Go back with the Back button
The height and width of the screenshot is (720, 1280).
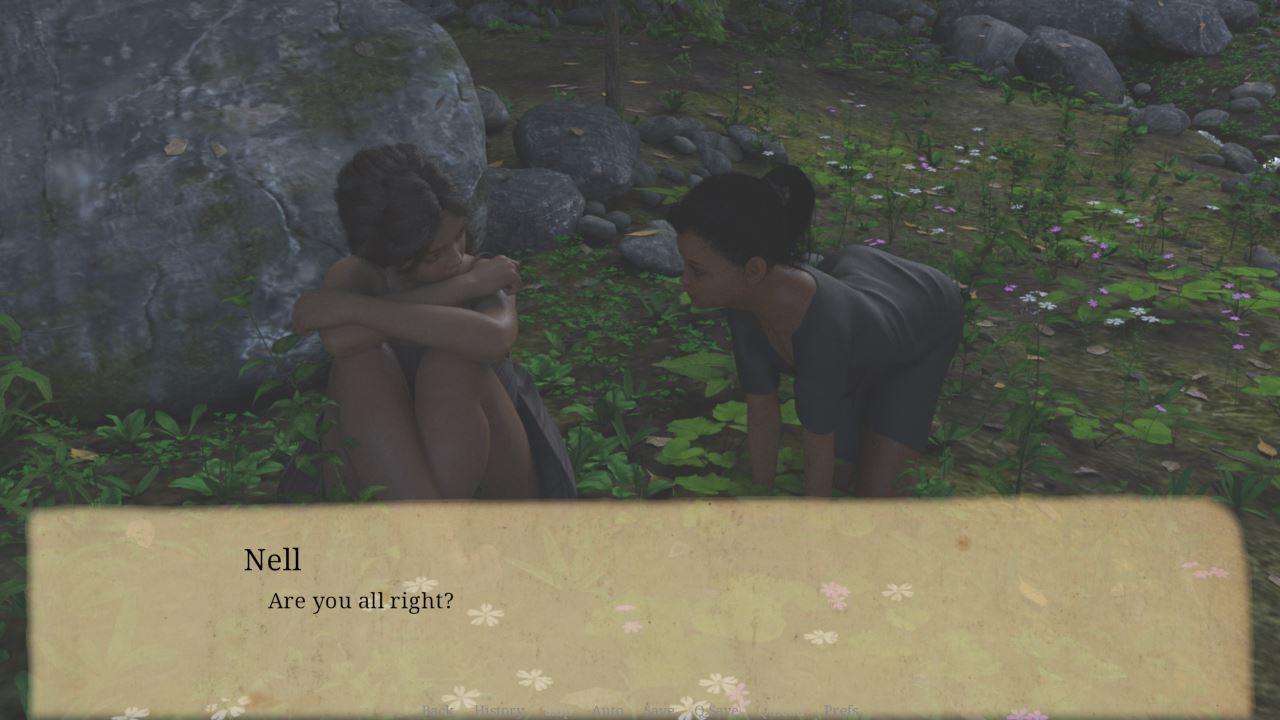click(x=437, y=710)
